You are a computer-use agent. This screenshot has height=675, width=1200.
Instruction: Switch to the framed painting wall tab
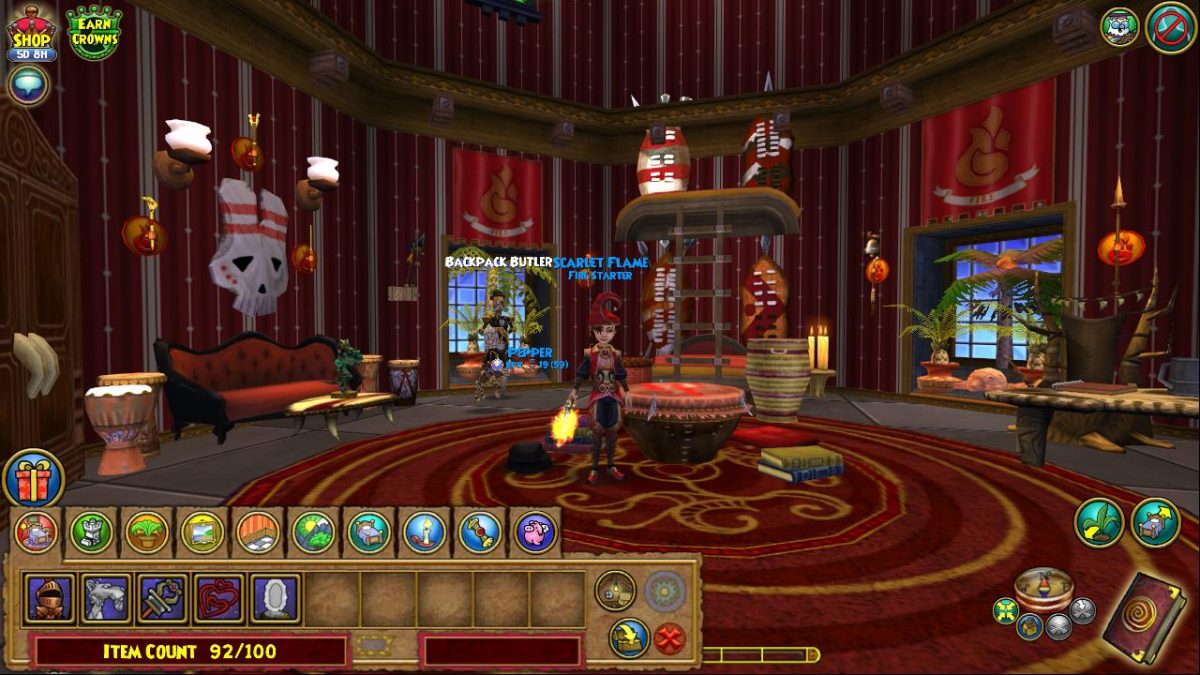(202, 533)
